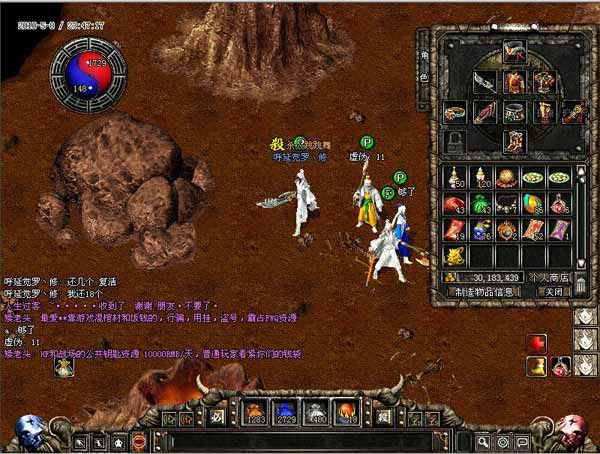The width and height of the screenshot is (600, 454).
Task: Open the 制造物品信息 crafting info button
Action: coord(485,292)
